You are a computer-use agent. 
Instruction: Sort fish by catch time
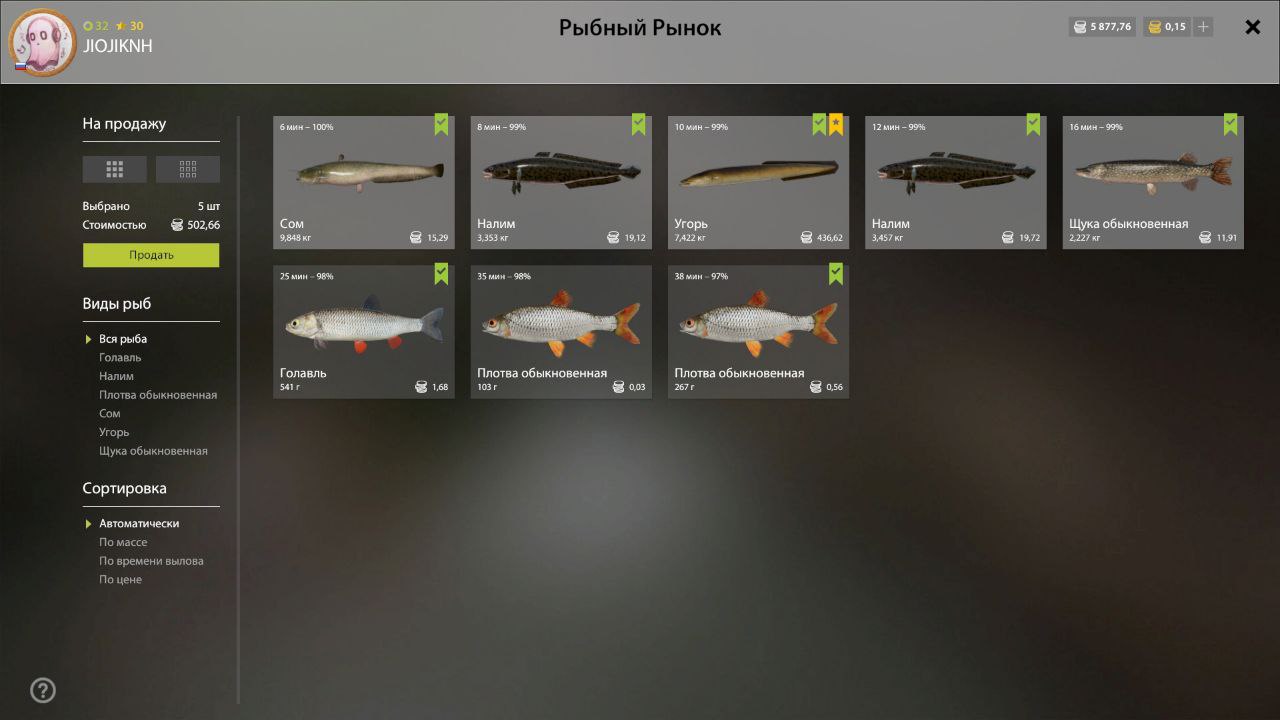(151, 561)
